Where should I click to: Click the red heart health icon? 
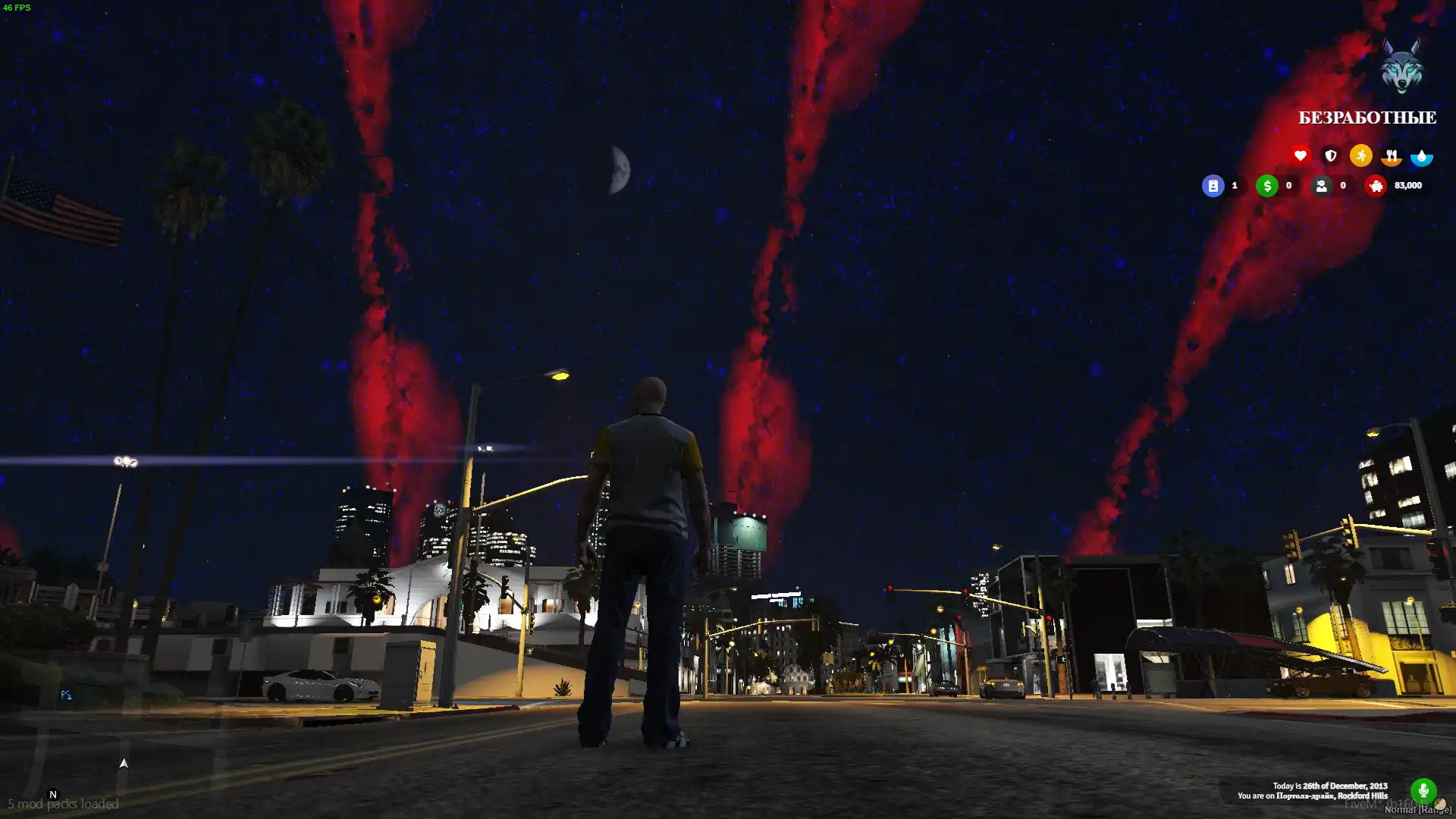pyautogui.click(x=1300, y=155)
